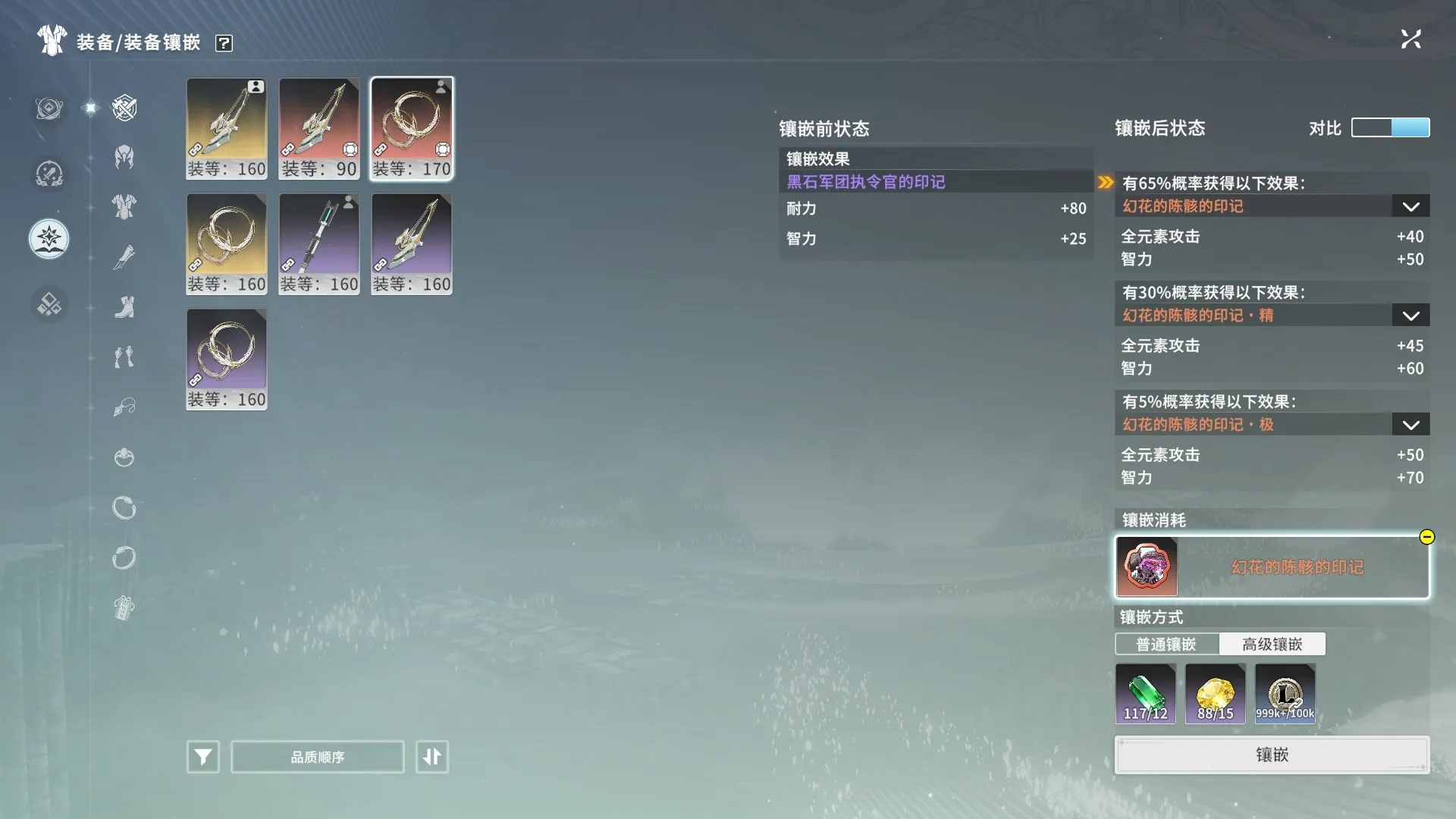Toggle the 对比 comparison switch
The image size is (1456, 819).
[1390, 127]
